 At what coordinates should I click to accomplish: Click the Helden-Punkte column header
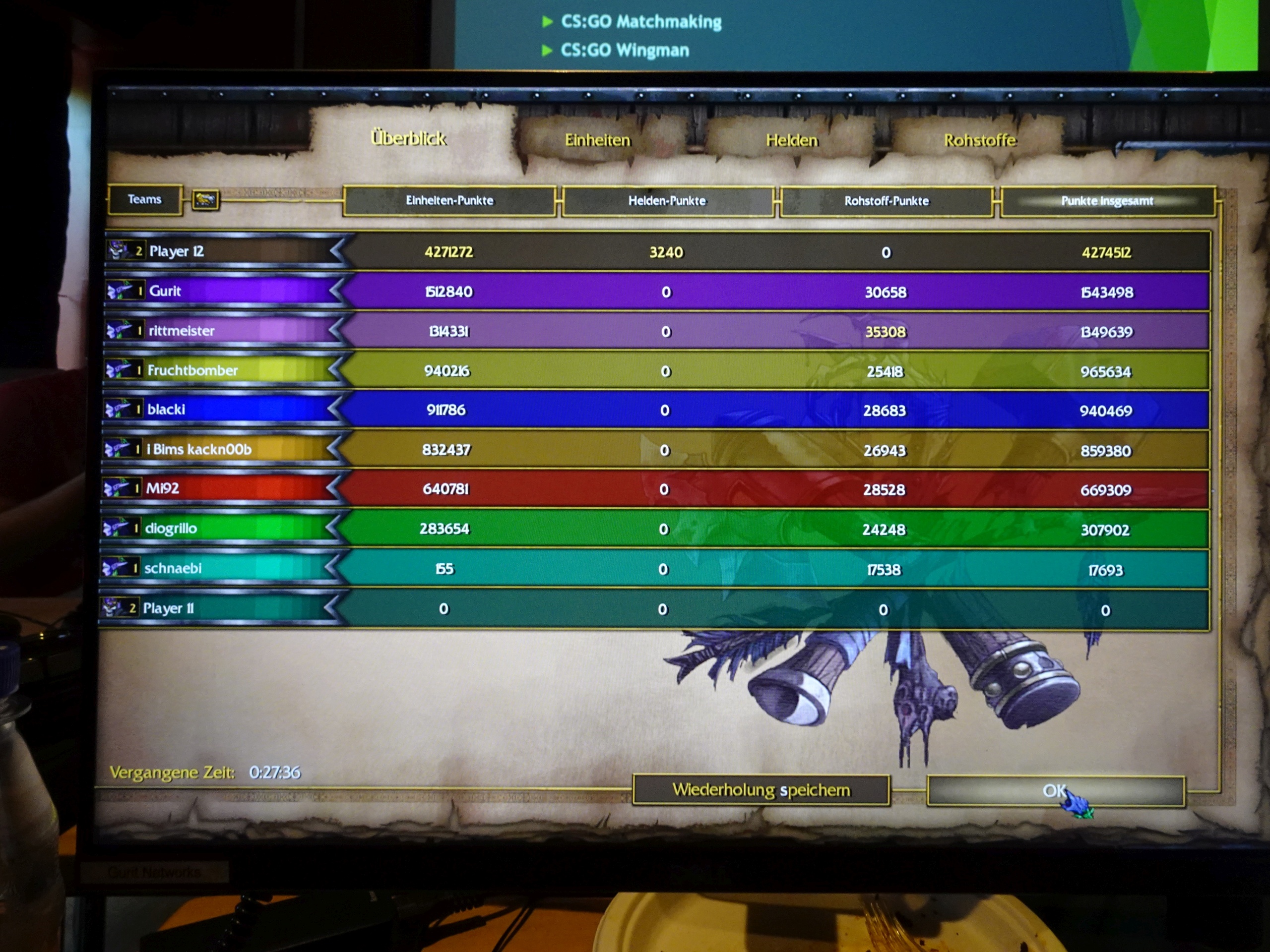(667, 201)
